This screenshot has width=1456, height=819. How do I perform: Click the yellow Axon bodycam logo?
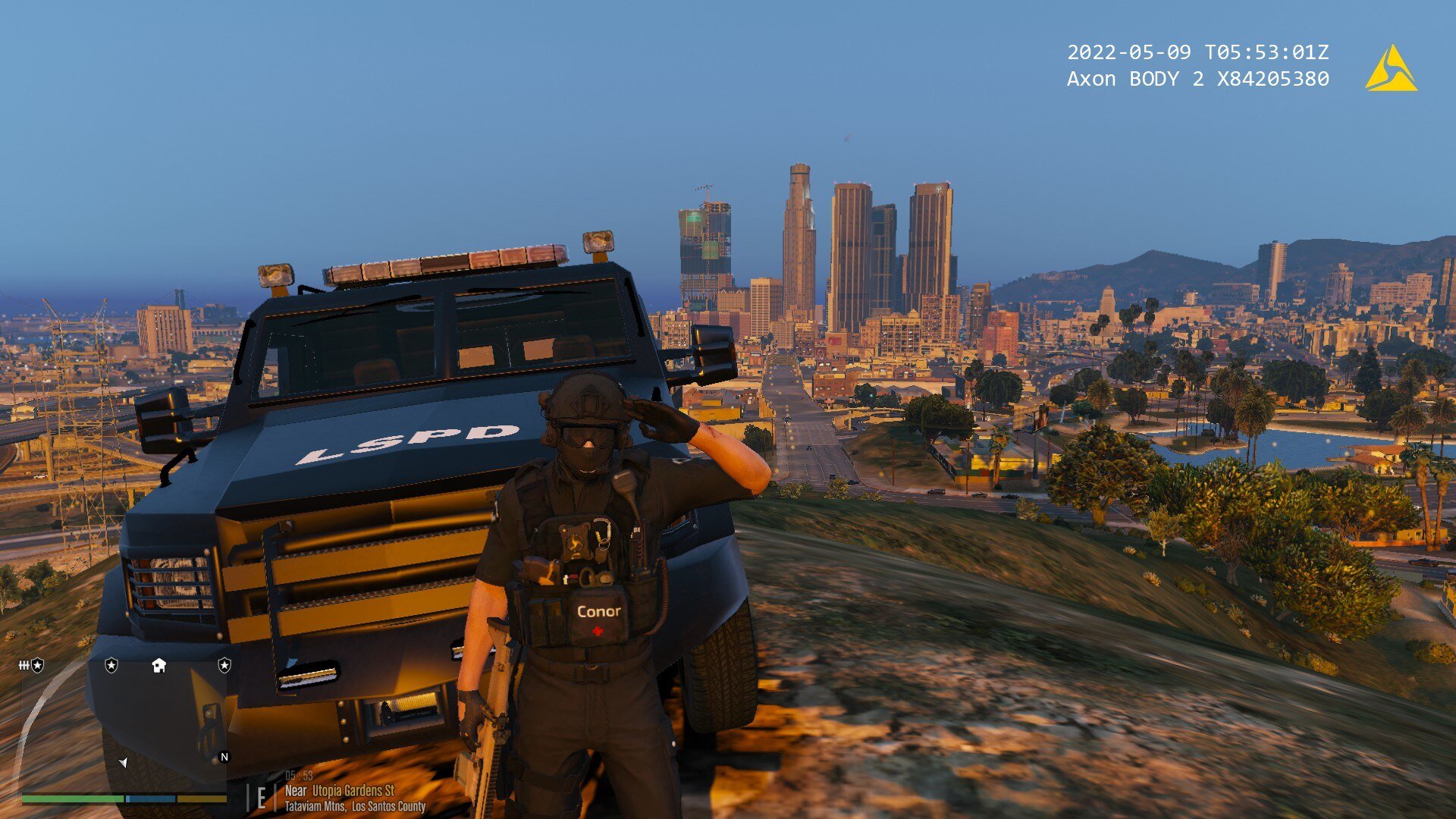pyautogui.click(x=1391, y=69)
